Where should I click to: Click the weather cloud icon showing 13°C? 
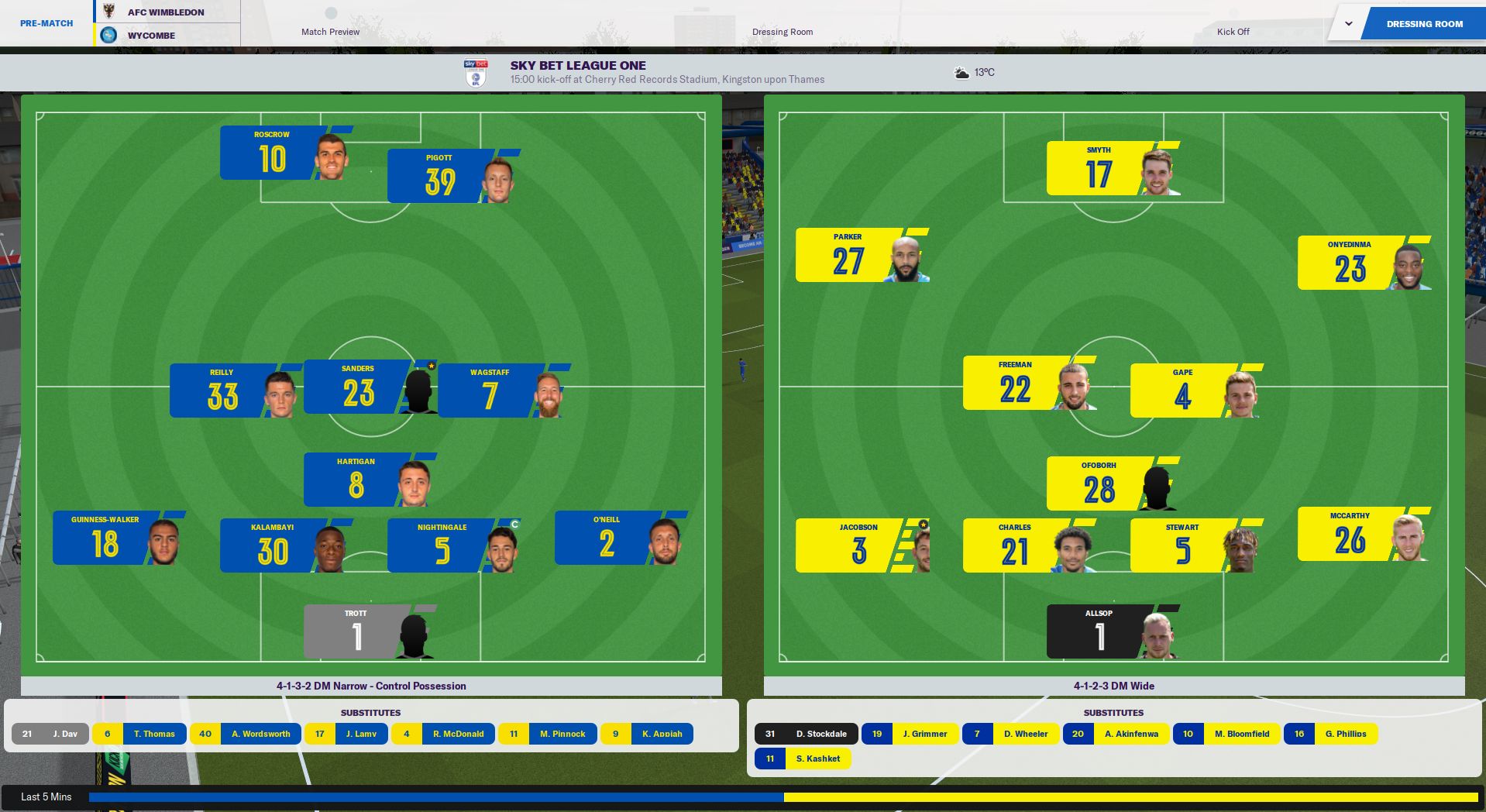(x=962, y=72)
